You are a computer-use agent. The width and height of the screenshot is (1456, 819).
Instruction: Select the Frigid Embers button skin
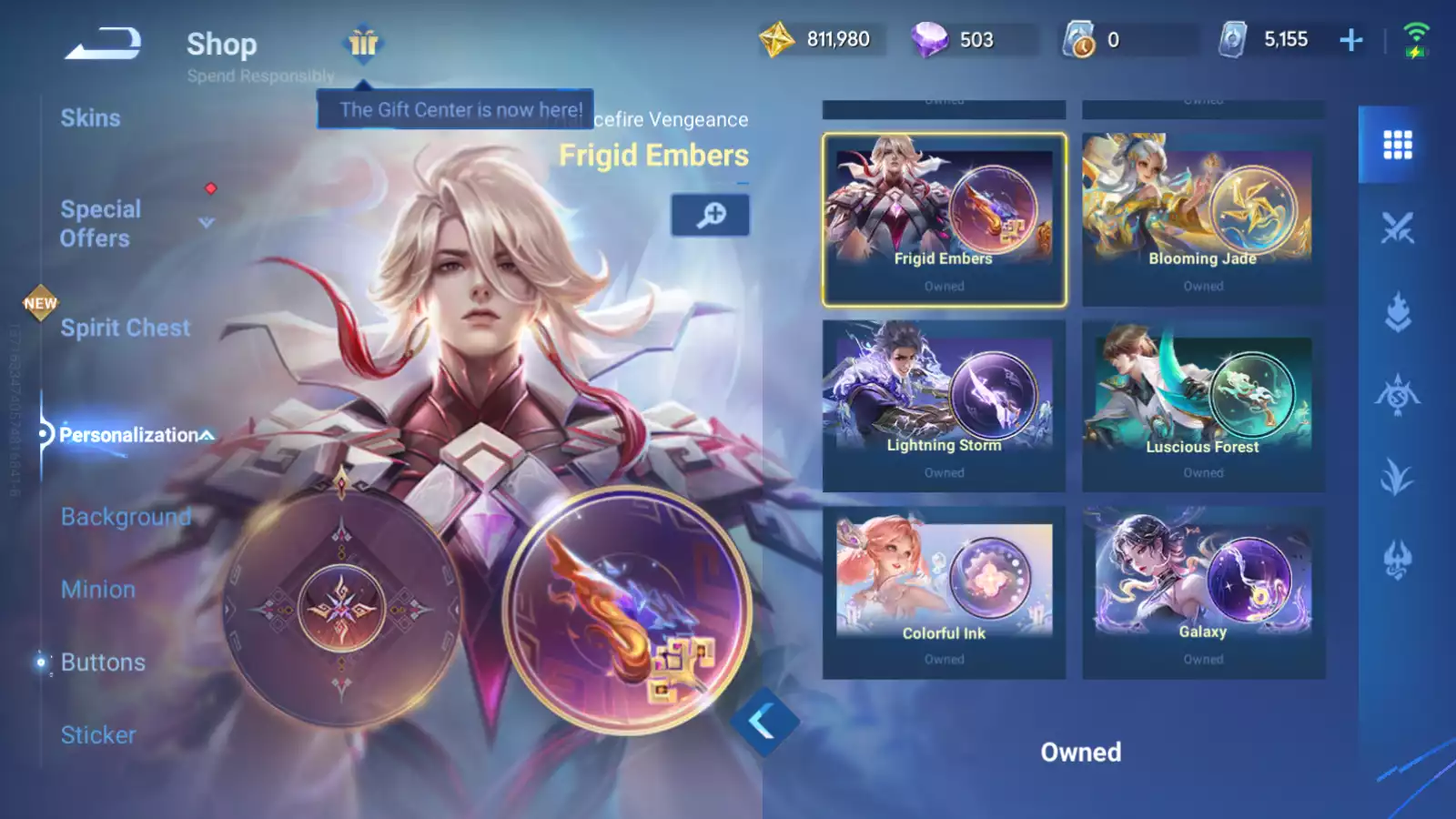(x=944, y=219)
